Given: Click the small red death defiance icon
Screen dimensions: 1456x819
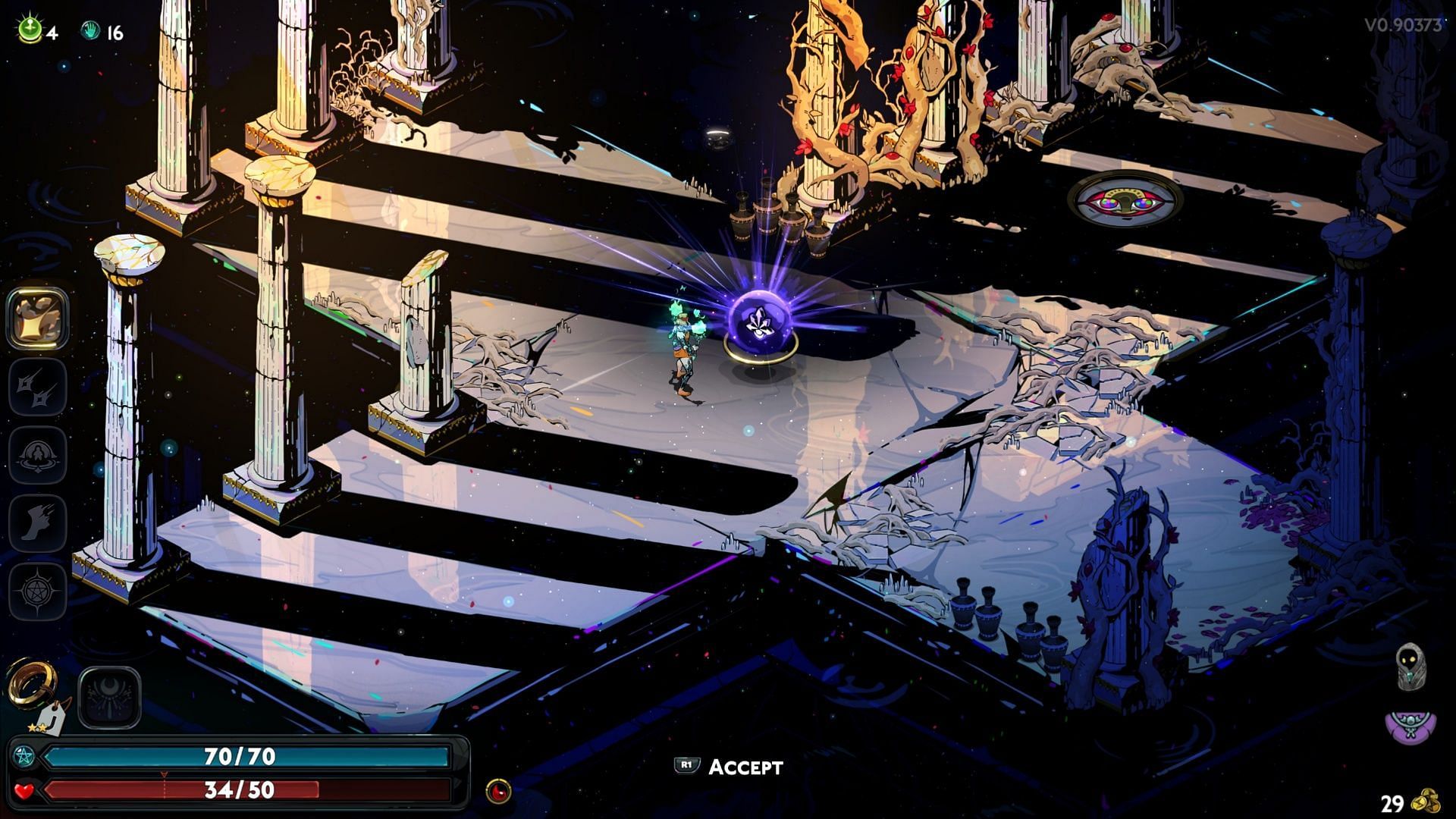Looking at the screenshot, I should coord(498,791).
